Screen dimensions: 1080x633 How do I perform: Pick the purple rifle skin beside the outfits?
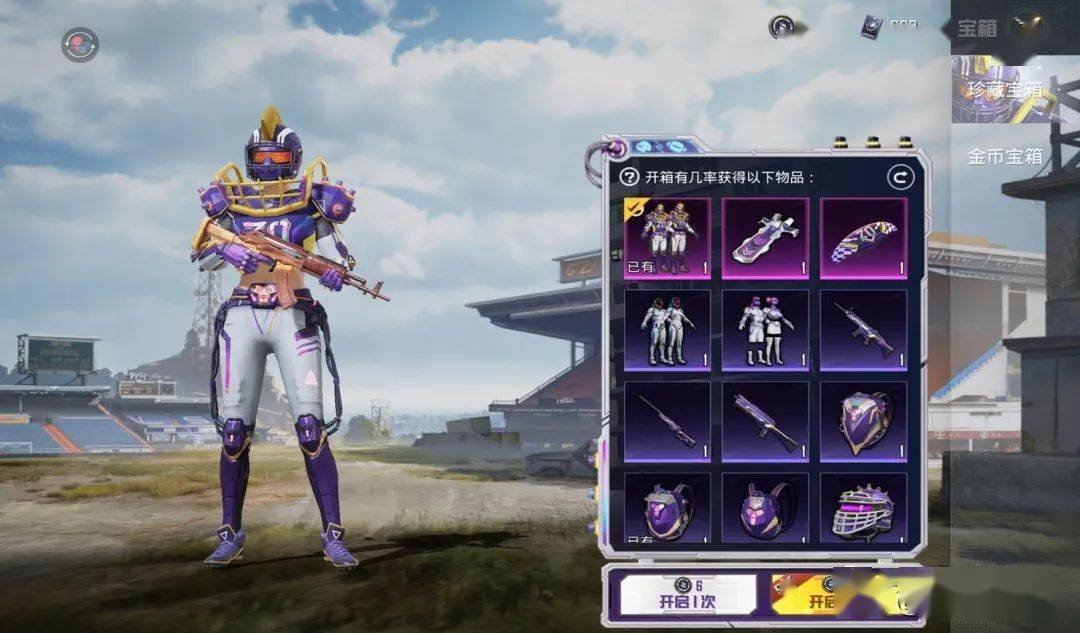[863, 330]
